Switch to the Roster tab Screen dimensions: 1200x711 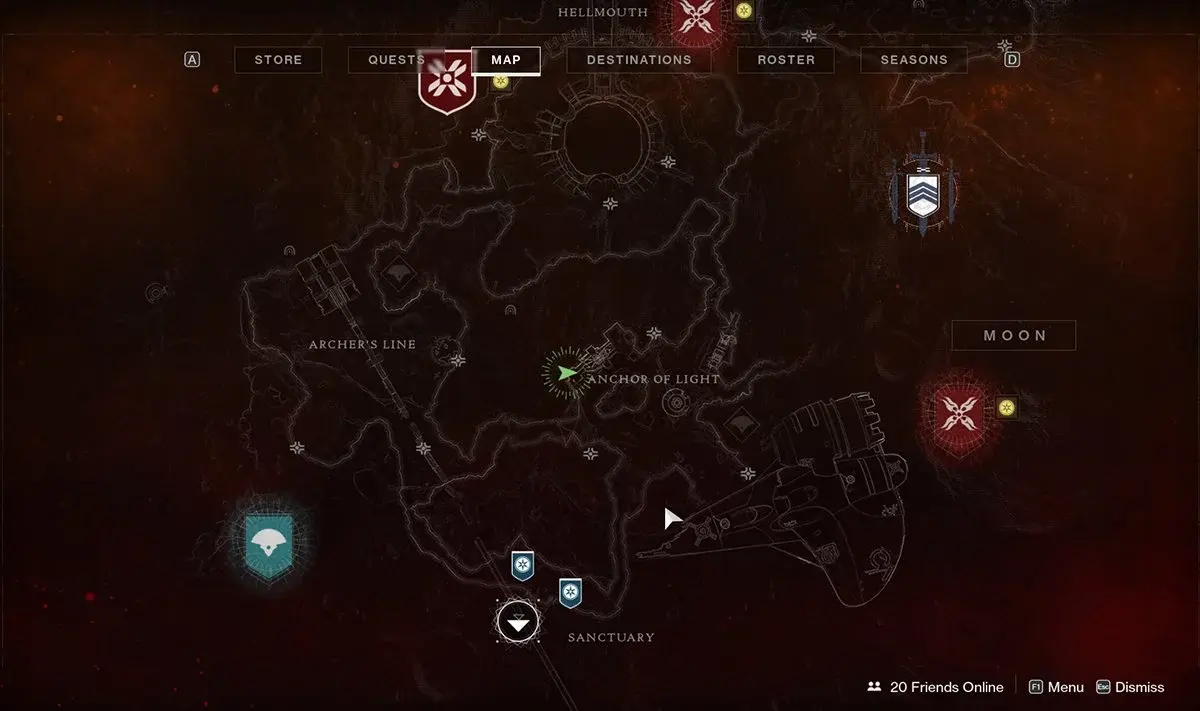coord(786,60)
